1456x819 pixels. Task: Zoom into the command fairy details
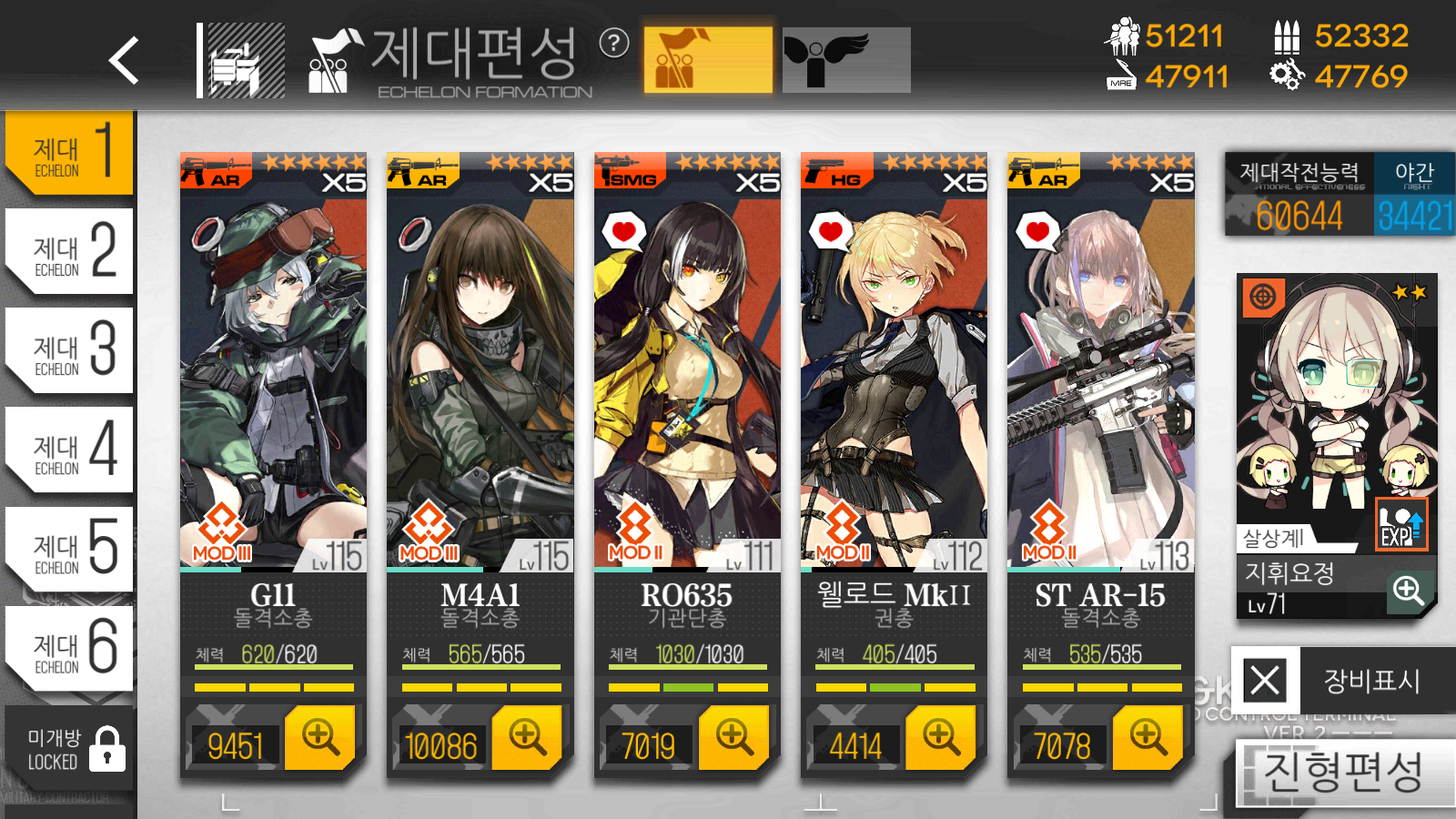click(x=1408, y=591)
